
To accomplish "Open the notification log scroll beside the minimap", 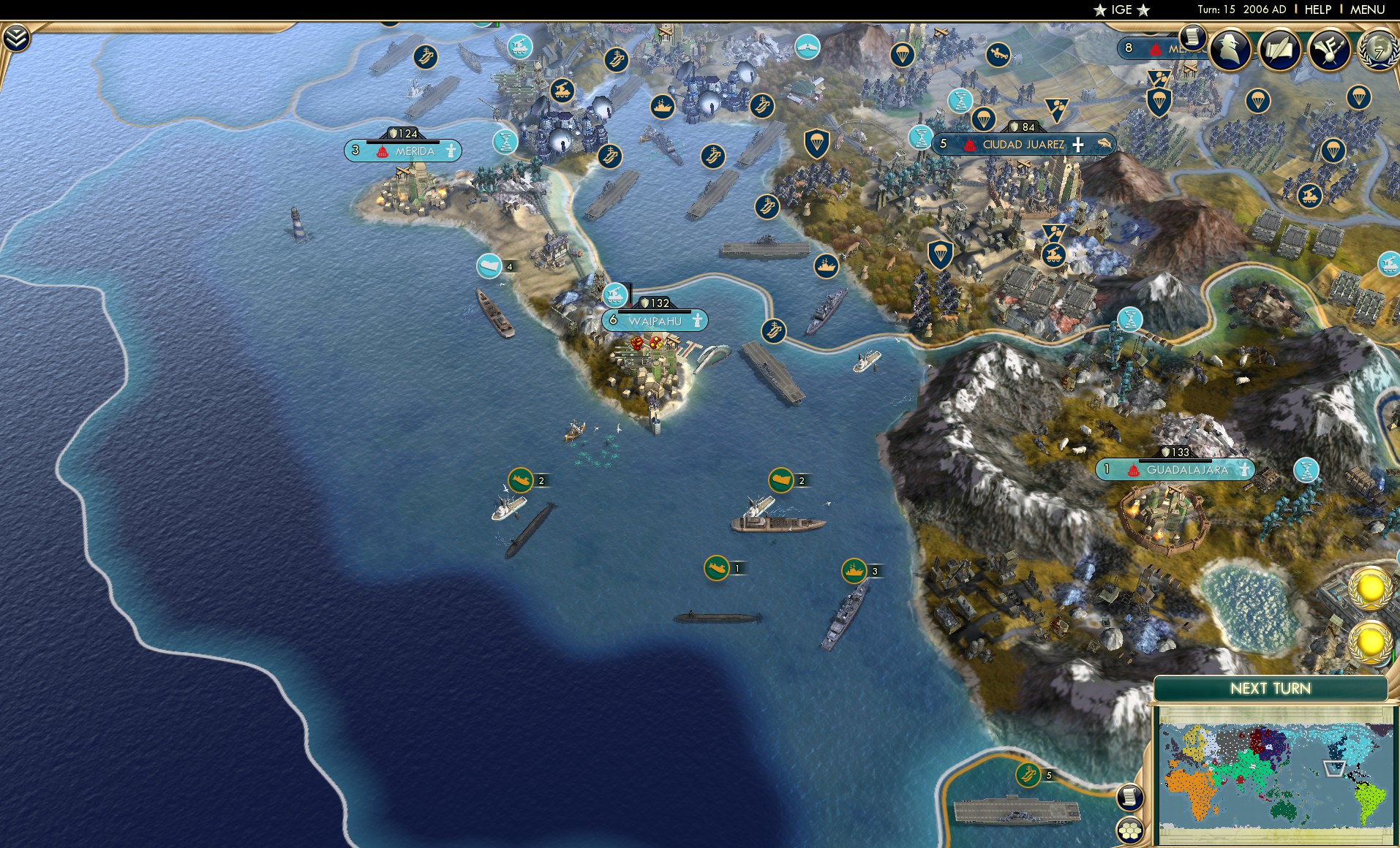I will (x=1129, y=797).
